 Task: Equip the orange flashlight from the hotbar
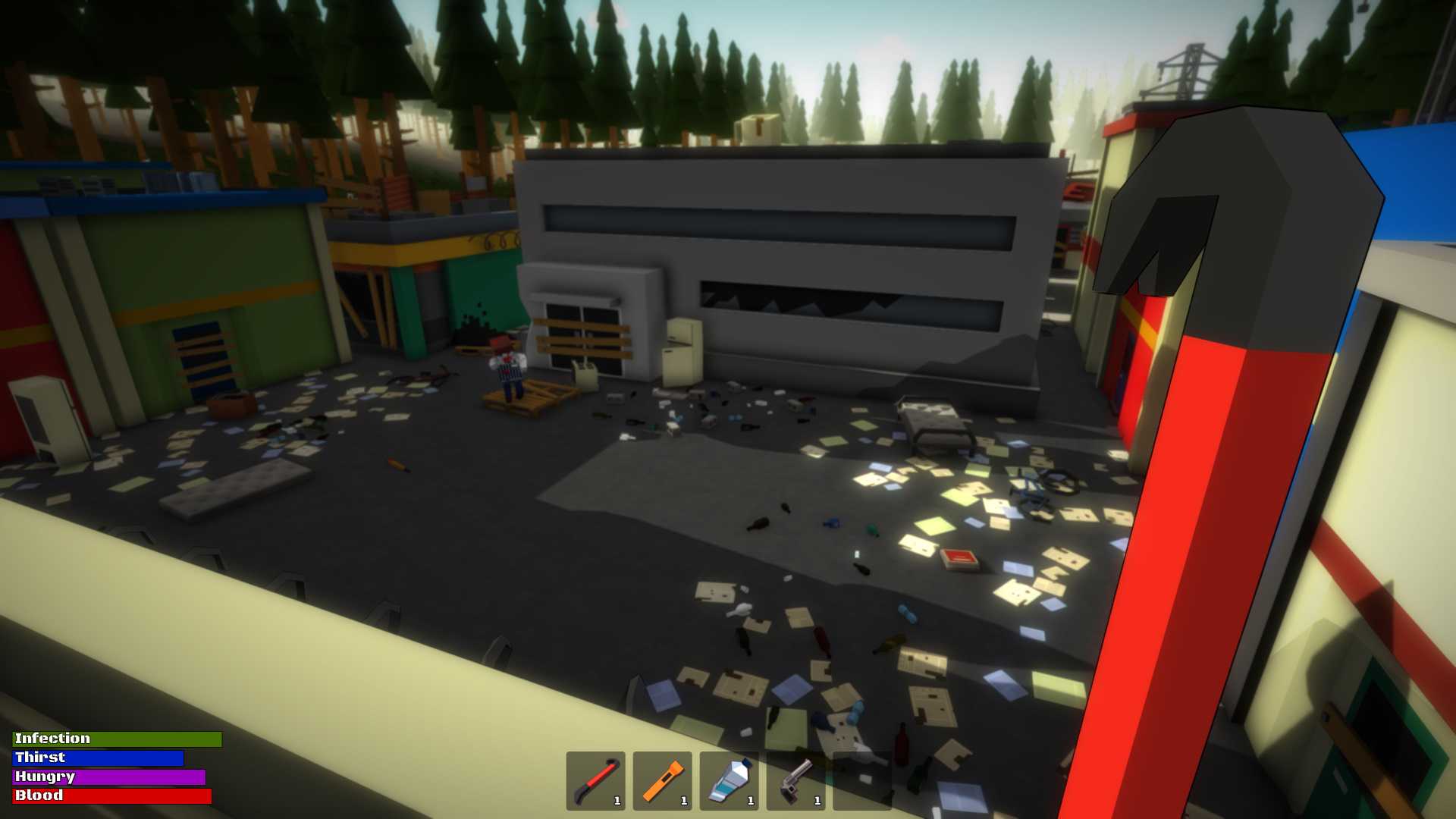pos(662,781)
